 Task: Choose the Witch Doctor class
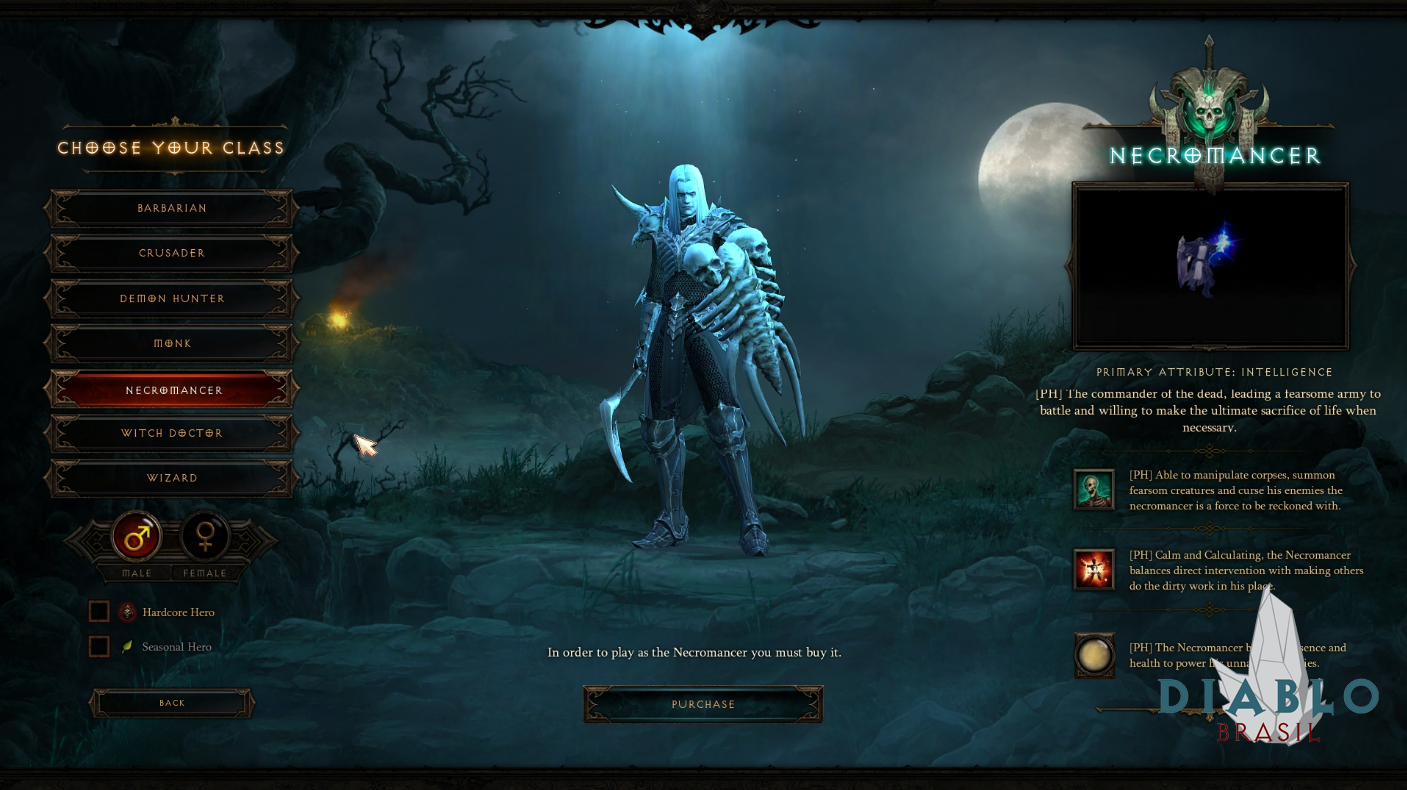(x=172, y=434)
